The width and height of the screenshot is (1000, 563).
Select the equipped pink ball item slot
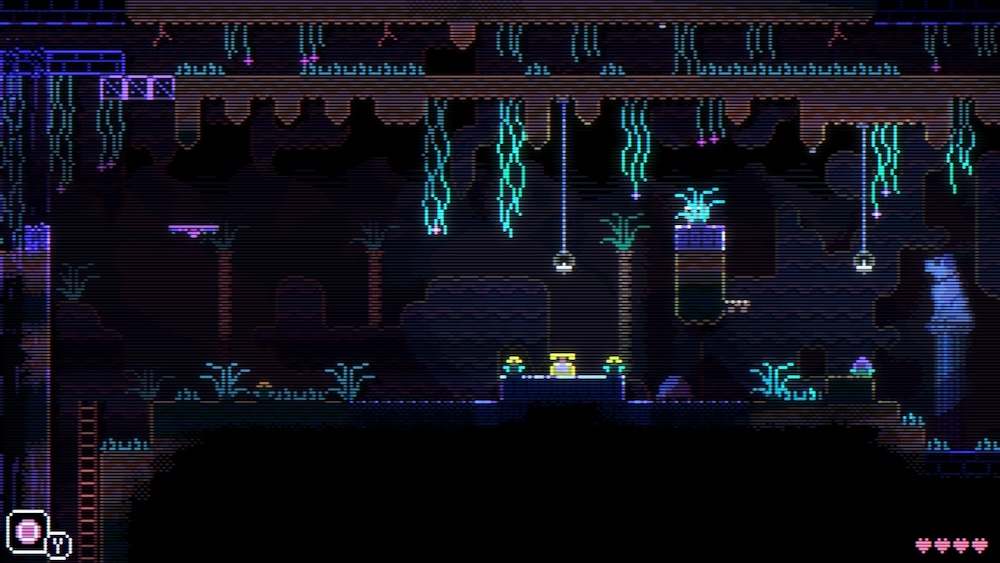[27, 530]
